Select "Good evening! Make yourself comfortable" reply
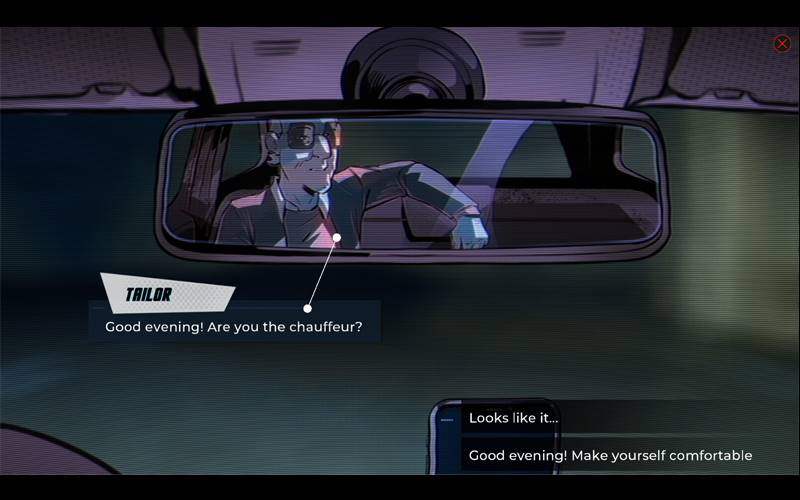 tap(610, 455)
